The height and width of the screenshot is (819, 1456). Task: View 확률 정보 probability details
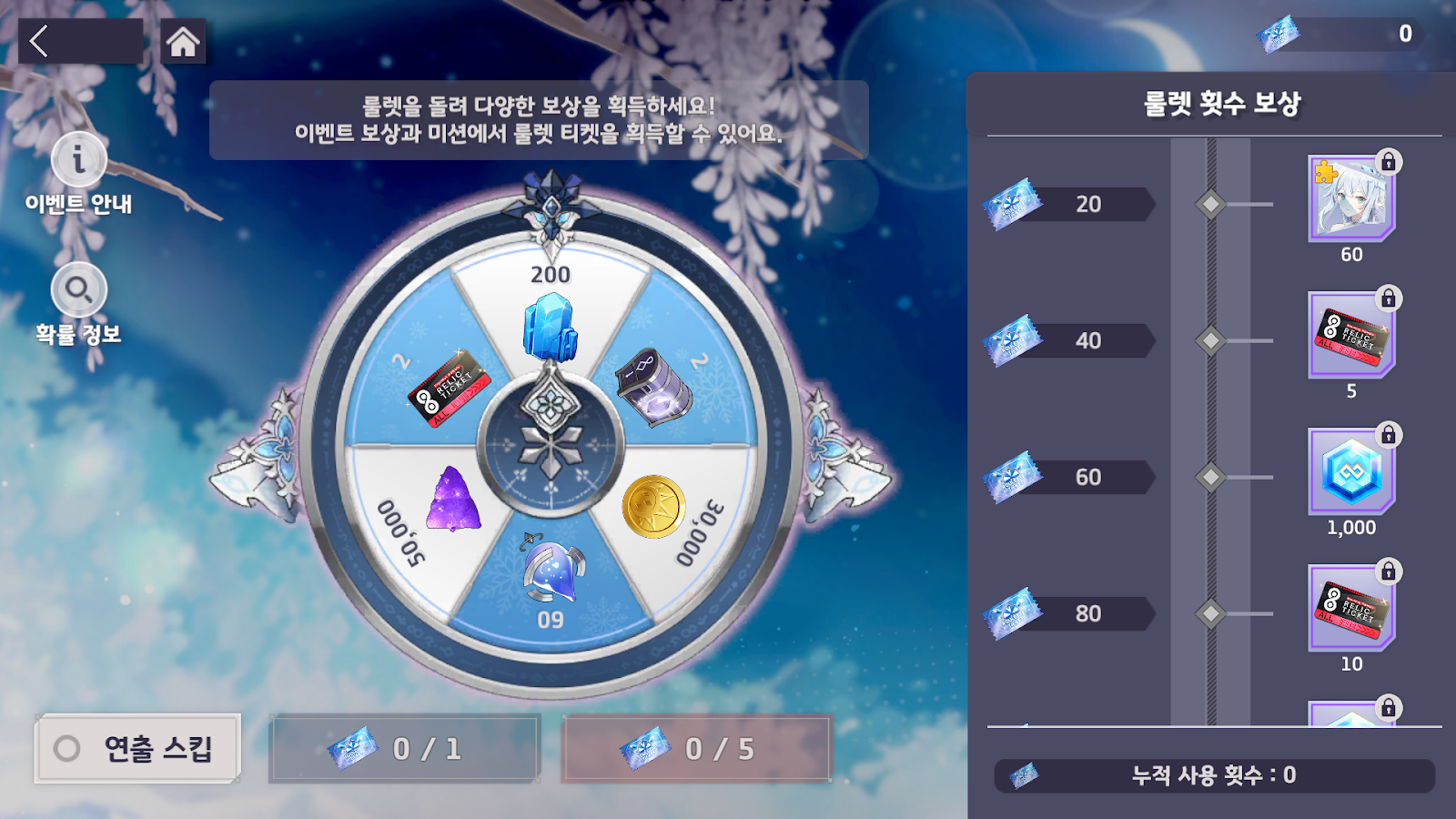point(80,289)
